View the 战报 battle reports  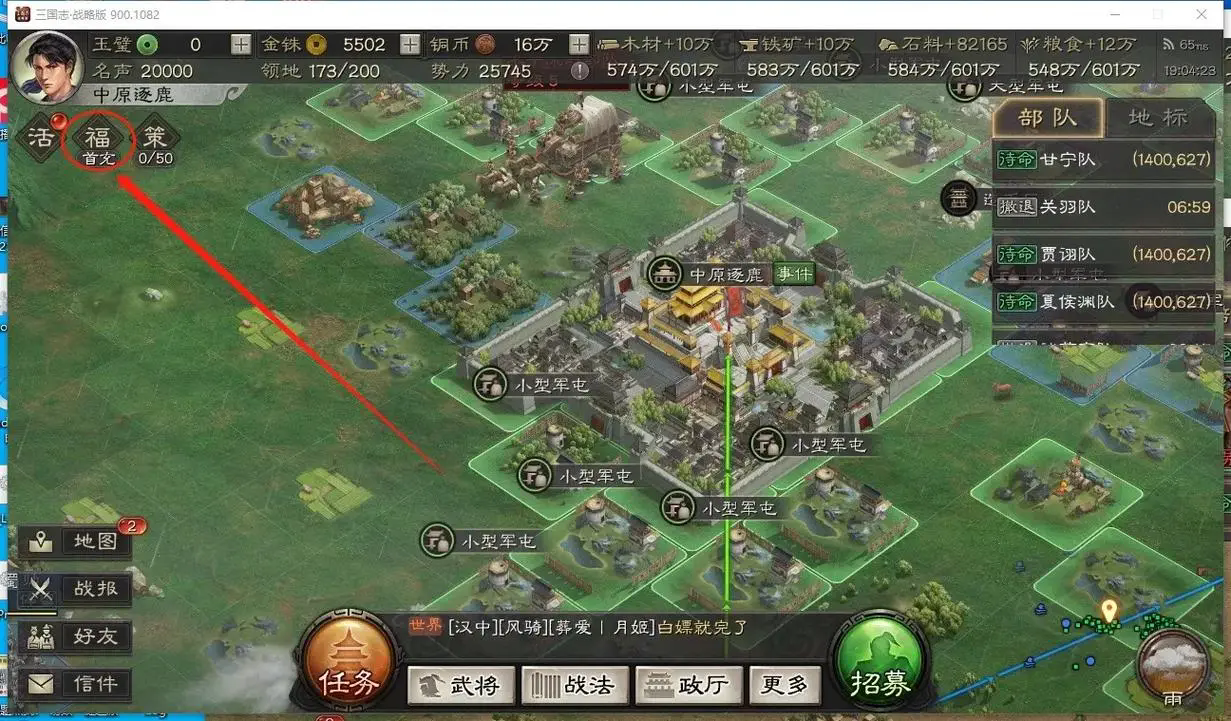pos(78,589)
